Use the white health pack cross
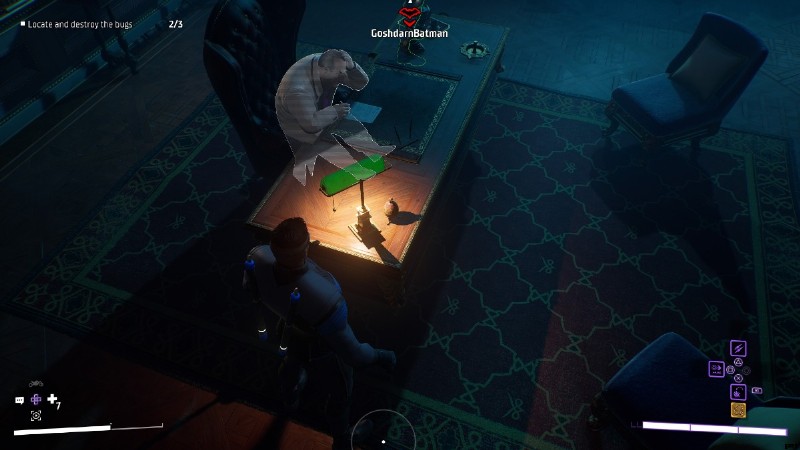 click(x=52, y=399)
